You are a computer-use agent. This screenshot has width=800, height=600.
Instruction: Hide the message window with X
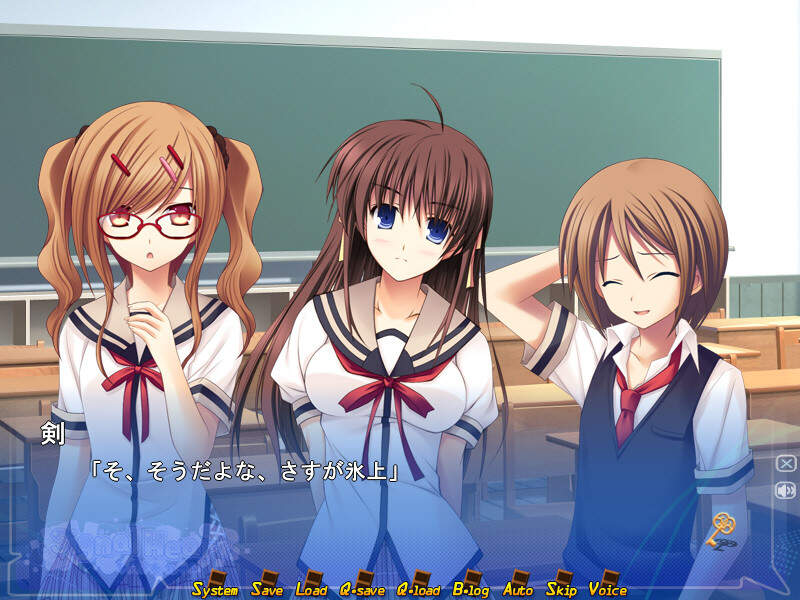click(786, 464)
